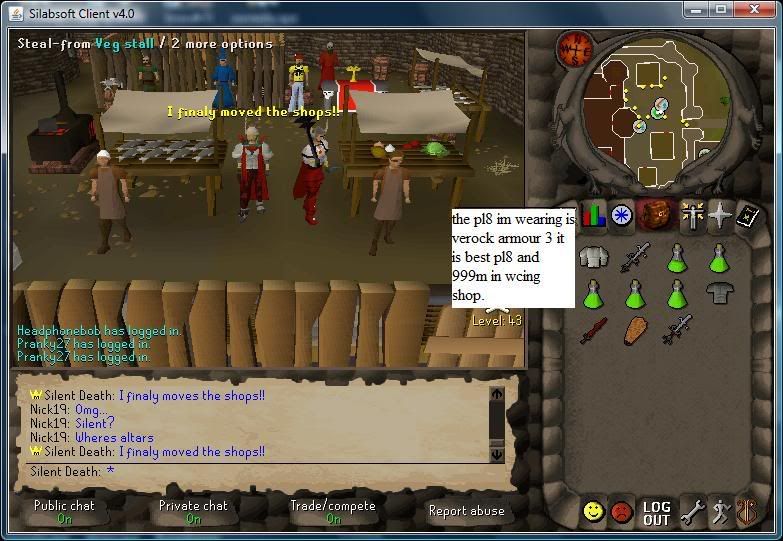Select the orange wooden shield item
The width and height of the screenshot is (783, 541).
coord(635,329)
